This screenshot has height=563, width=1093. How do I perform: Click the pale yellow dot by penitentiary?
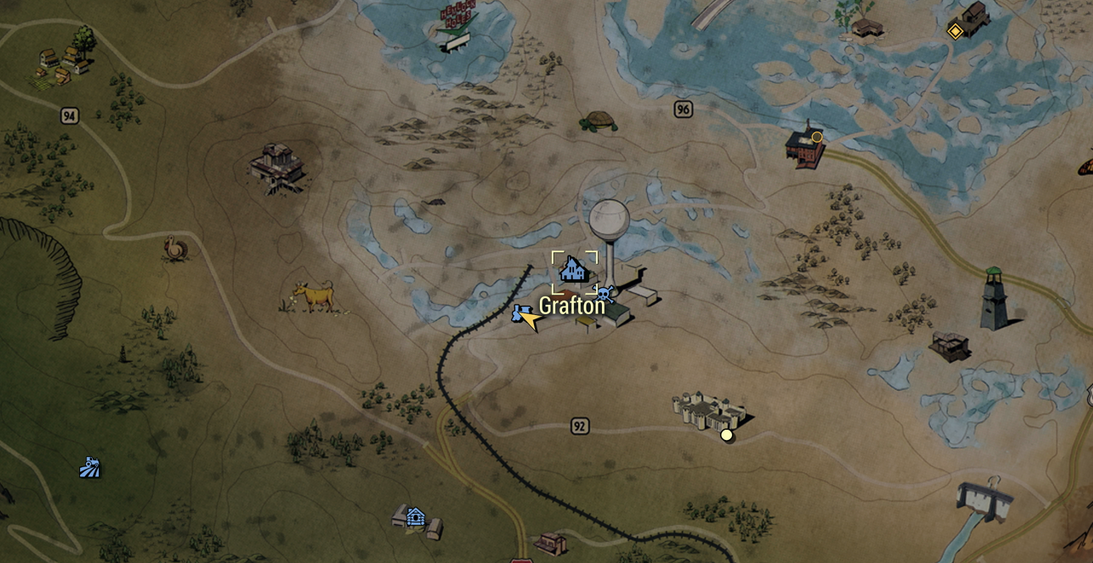coord(727,435)
